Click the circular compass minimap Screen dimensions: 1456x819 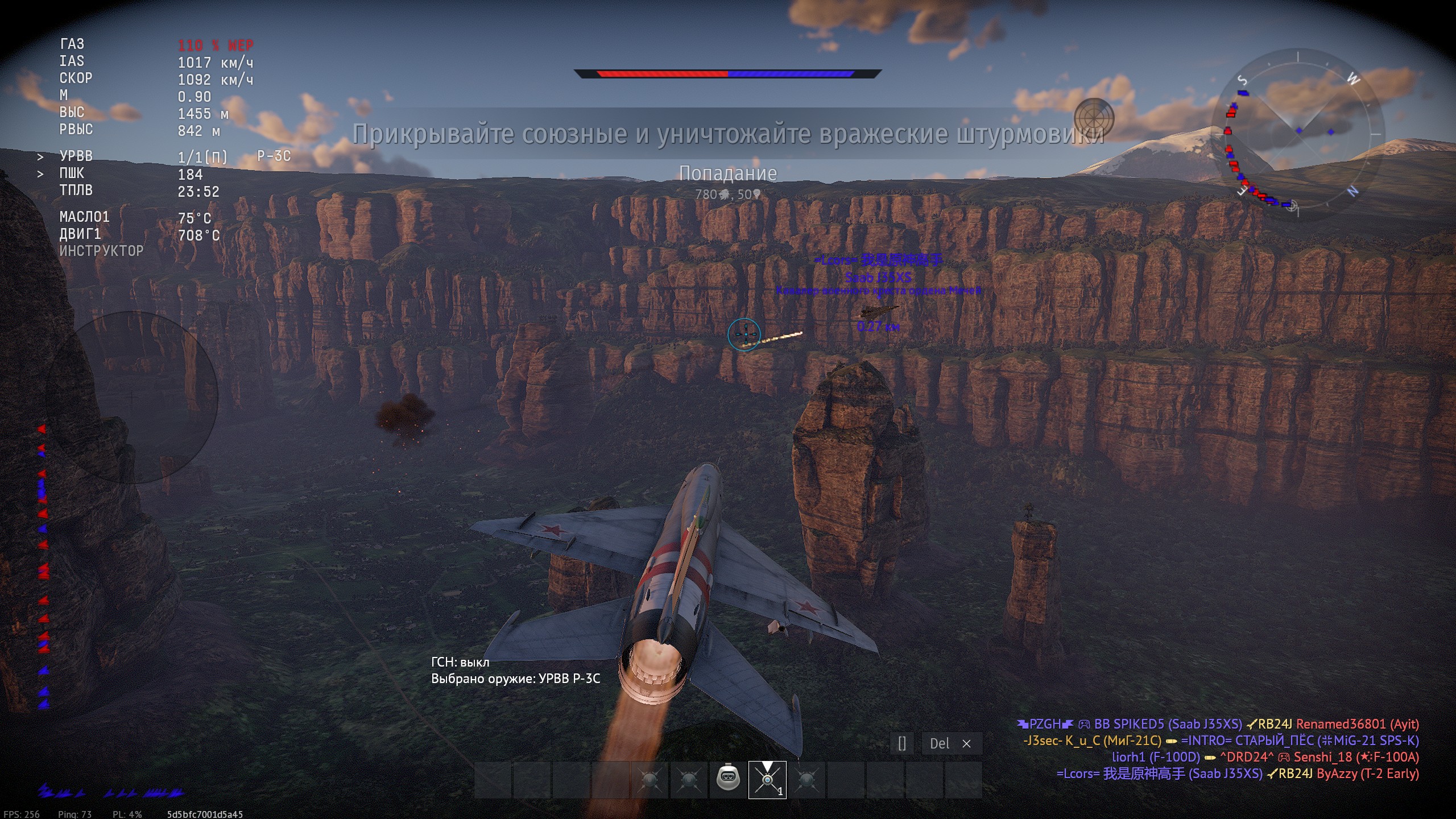click(1298, 135)
